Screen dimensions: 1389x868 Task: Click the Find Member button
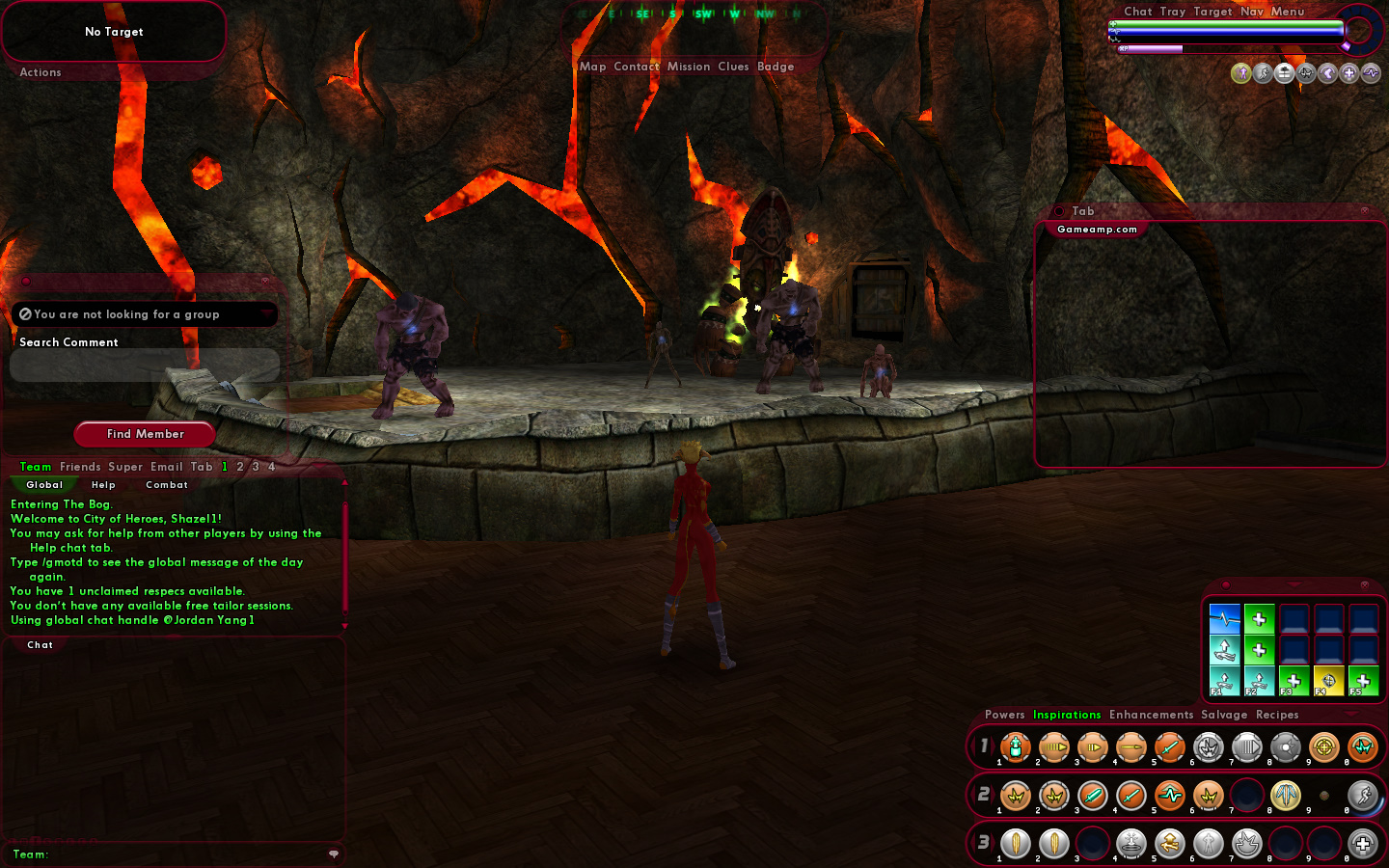tap(145, 434)
